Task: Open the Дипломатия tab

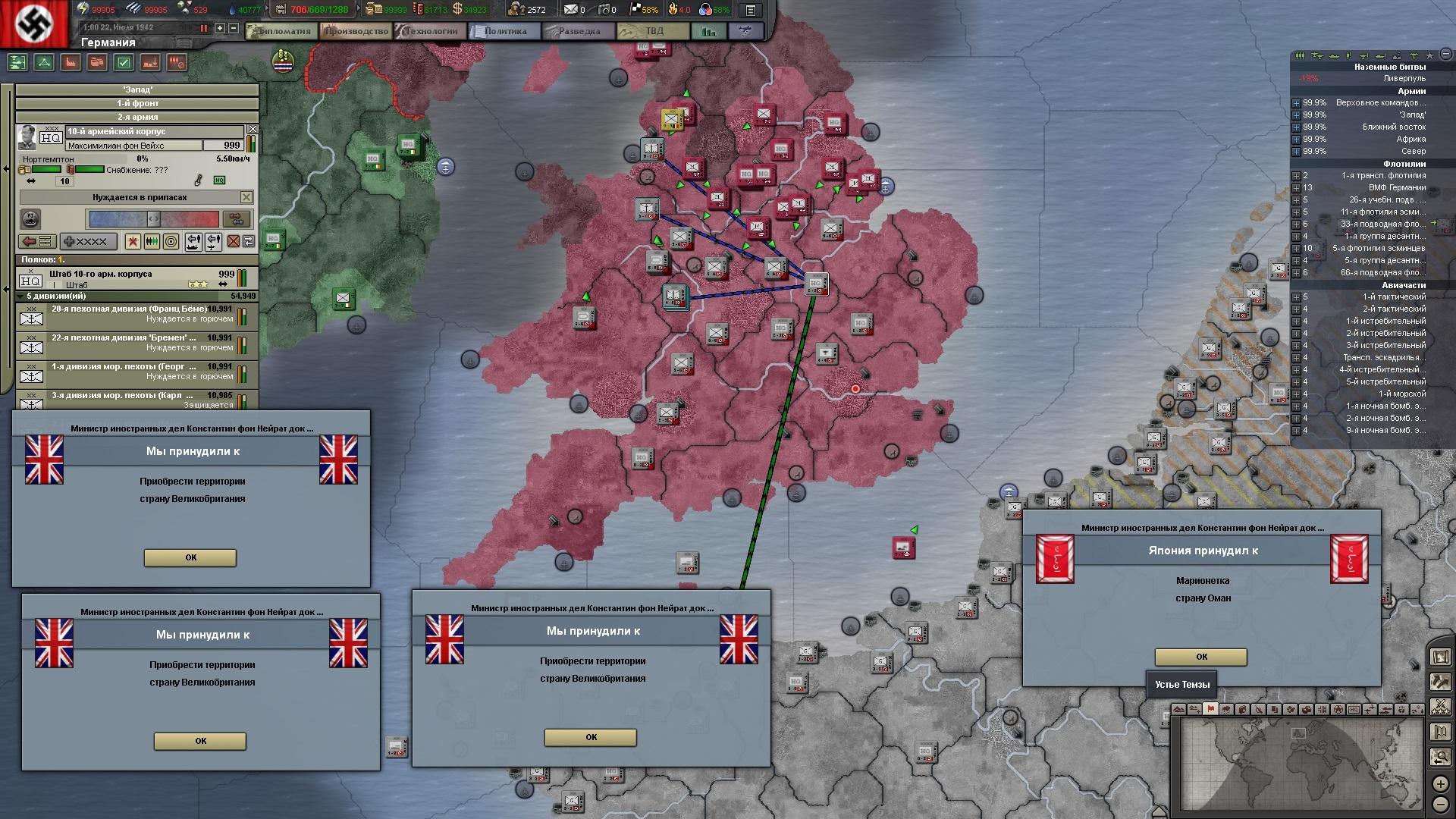Action: (284, 31)
